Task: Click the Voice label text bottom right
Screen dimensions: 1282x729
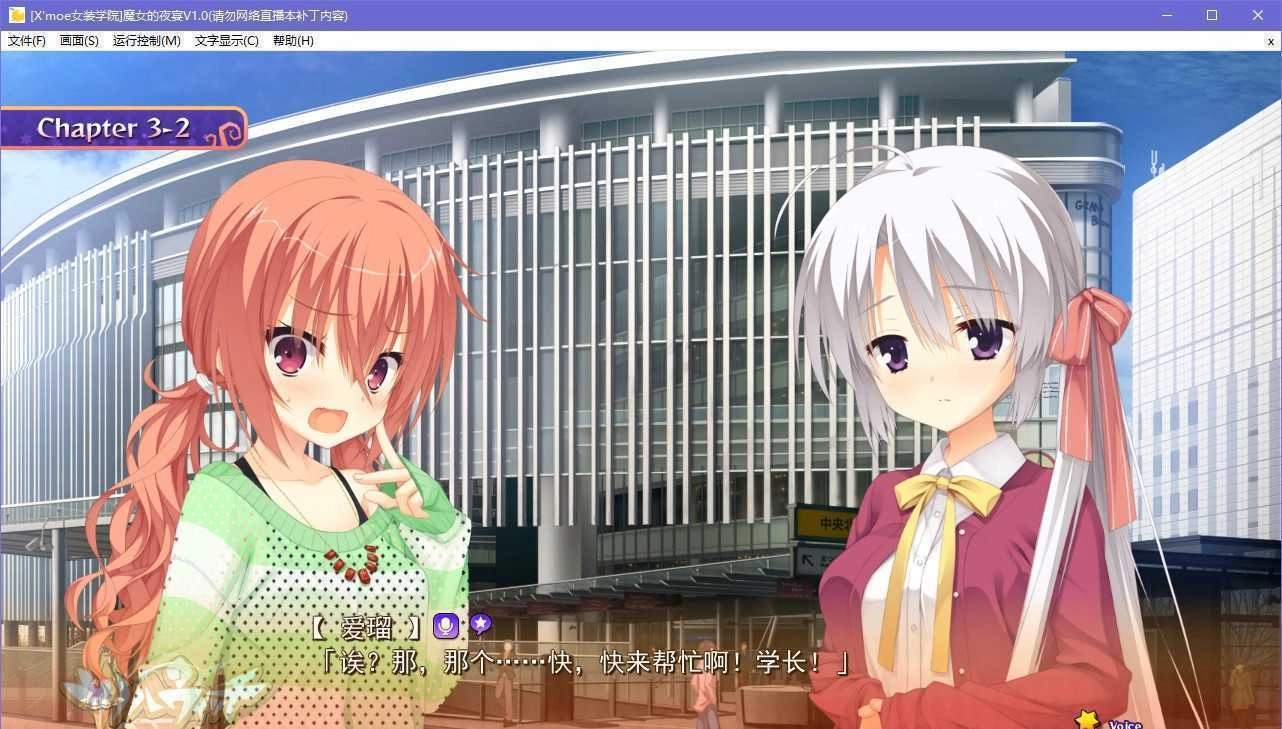Action: pos(1124,723)
